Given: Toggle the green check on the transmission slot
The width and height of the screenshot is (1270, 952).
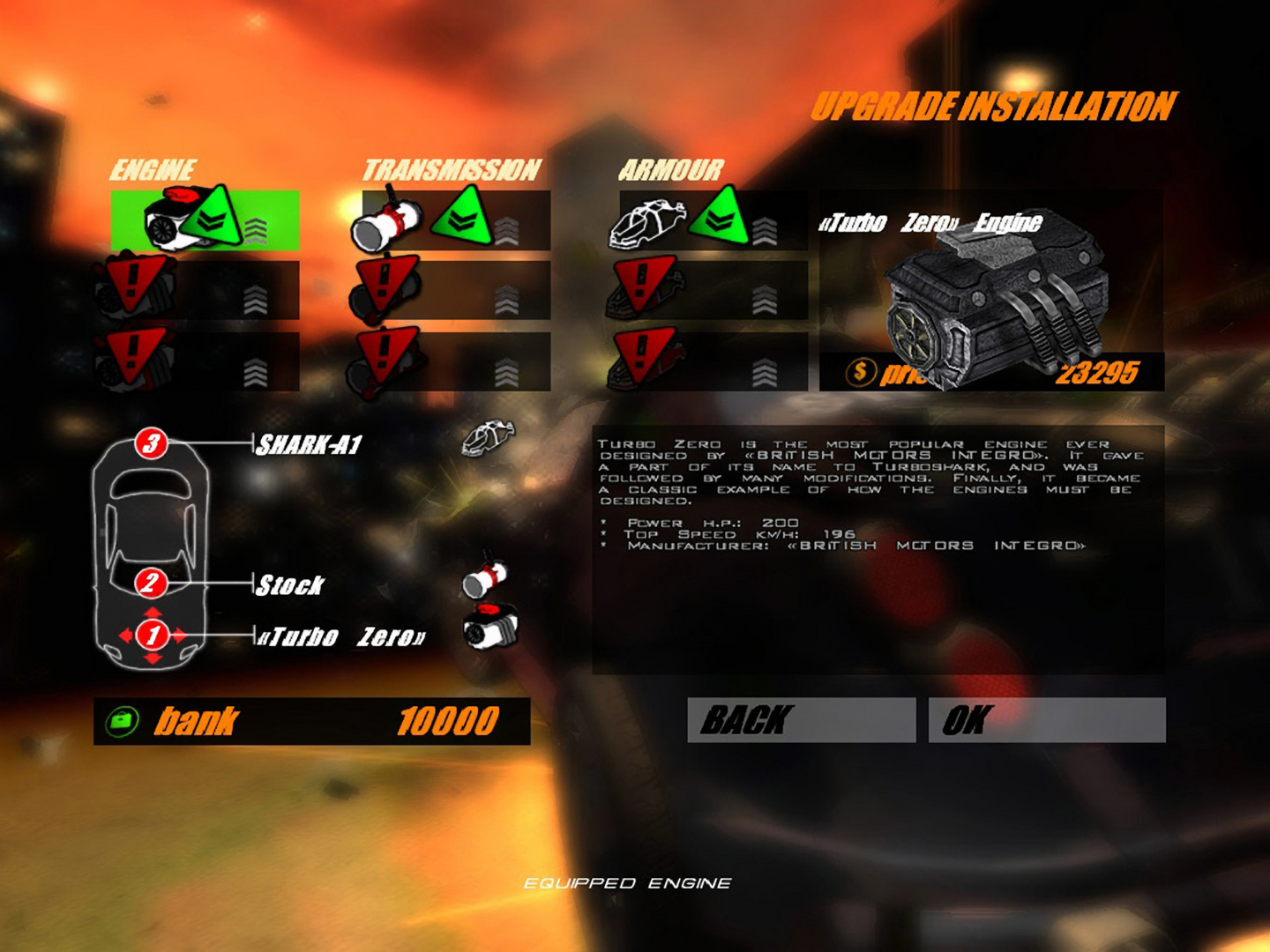Looking at the screenshot, I should (459, 216).
